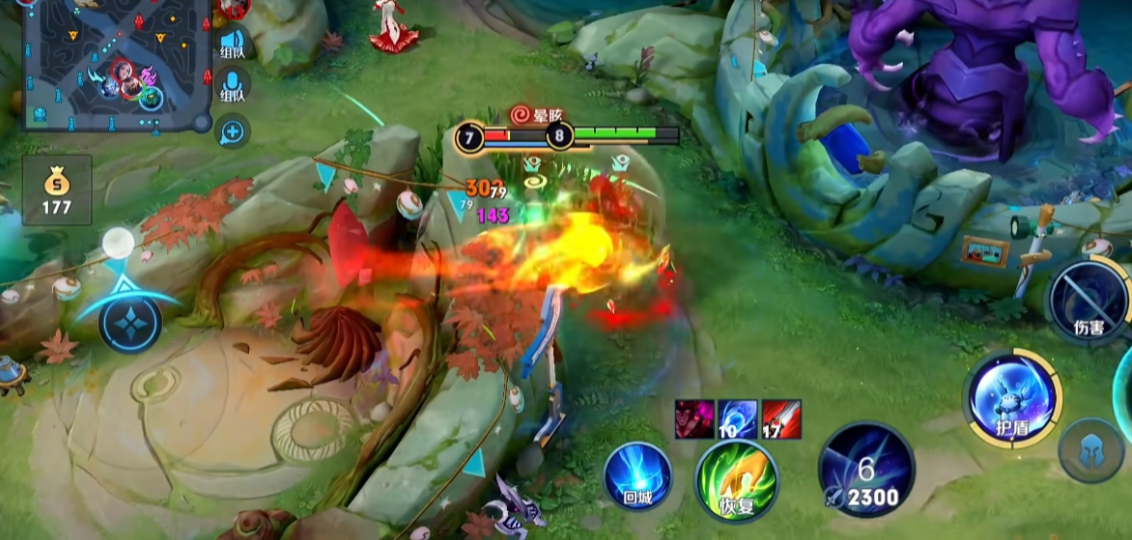Activate the 回城 recall ability
The width and height of the screenshot is (1132, 540).
(x=637, y=476)
